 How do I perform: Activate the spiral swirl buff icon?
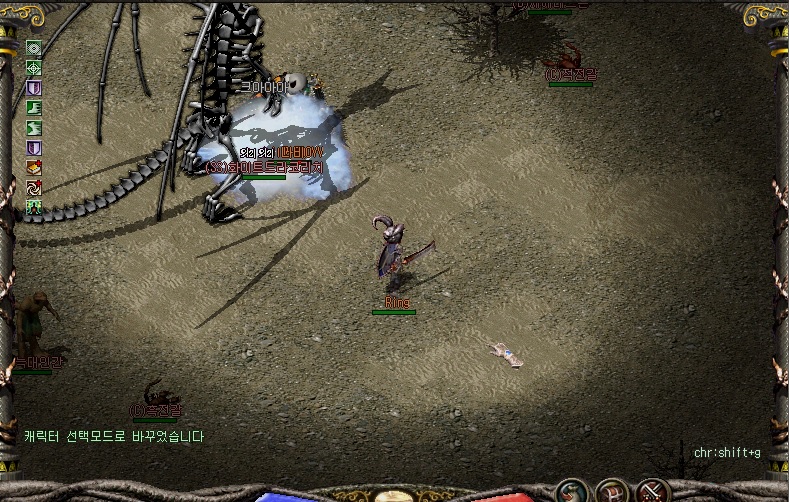pos(34,187)
